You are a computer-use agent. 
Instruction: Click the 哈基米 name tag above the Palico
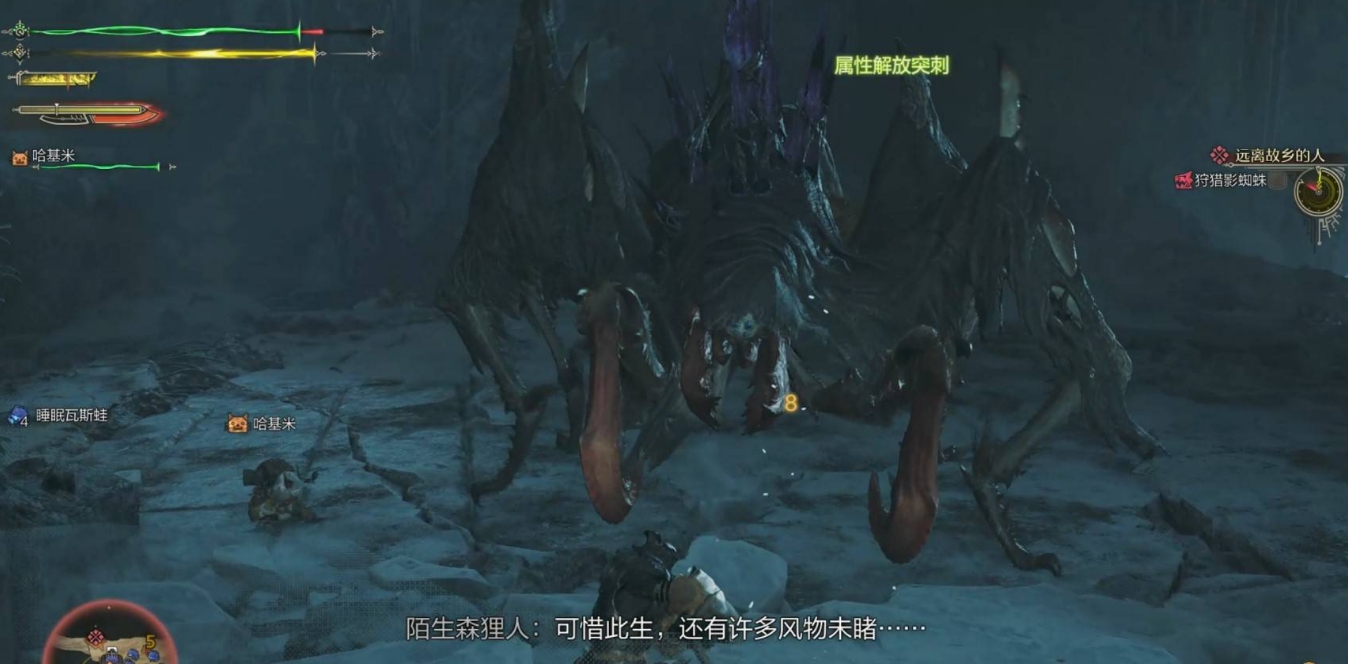click(x=273, y=424)
